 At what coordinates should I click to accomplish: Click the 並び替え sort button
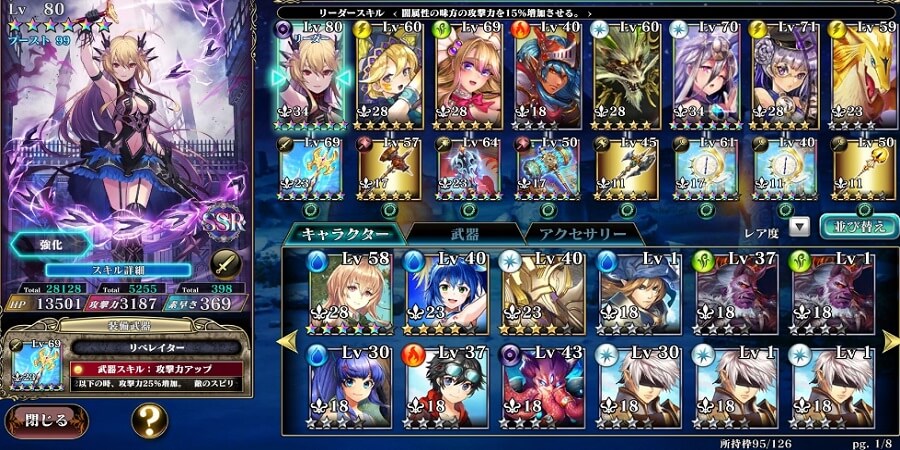click(853, 226)
